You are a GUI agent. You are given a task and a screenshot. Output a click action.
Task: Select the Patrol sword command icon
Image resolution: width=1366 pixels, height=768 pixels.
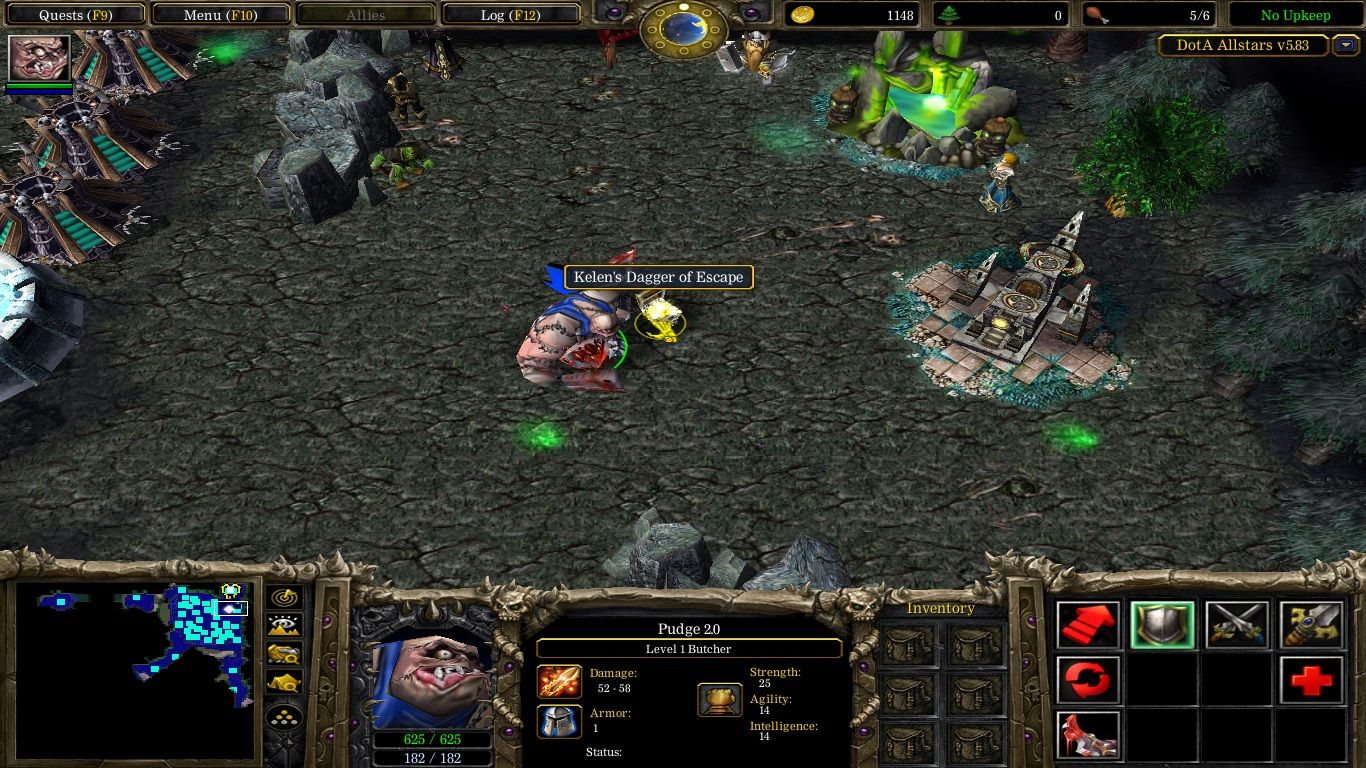click(1312, 623)
